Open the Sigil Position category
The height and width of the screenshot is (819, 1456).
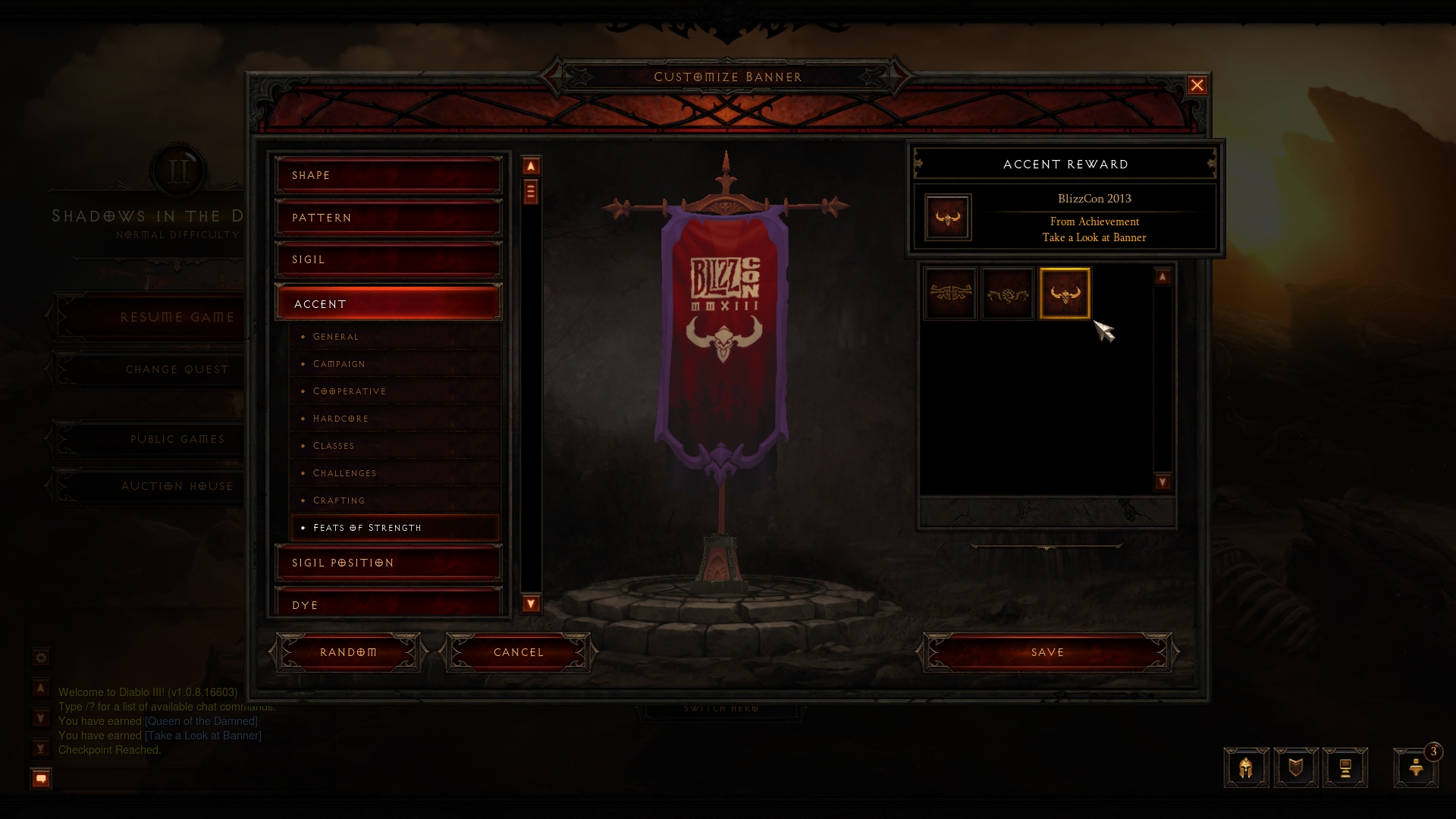click(388, 563)
